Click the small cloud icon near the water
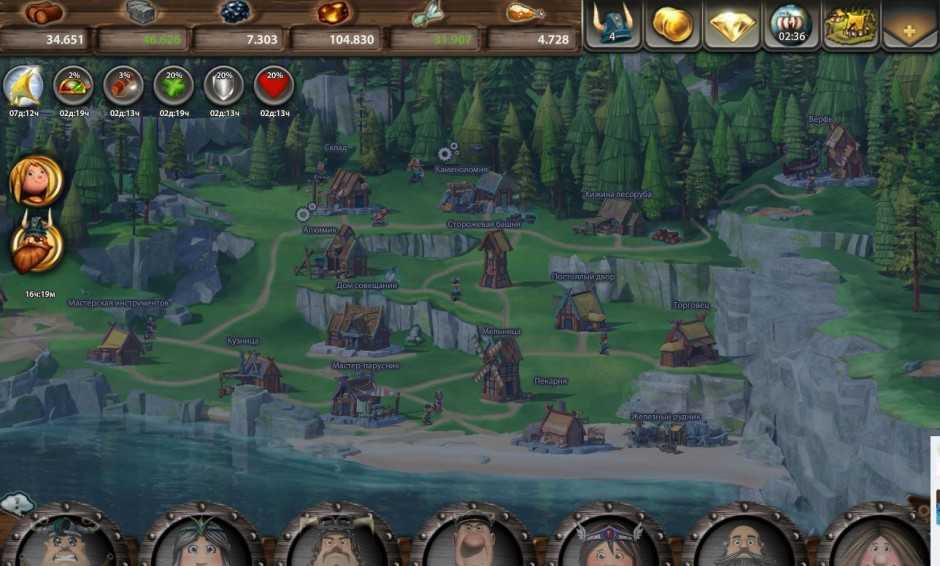This screenshot has width=940, height=566. 15,502
